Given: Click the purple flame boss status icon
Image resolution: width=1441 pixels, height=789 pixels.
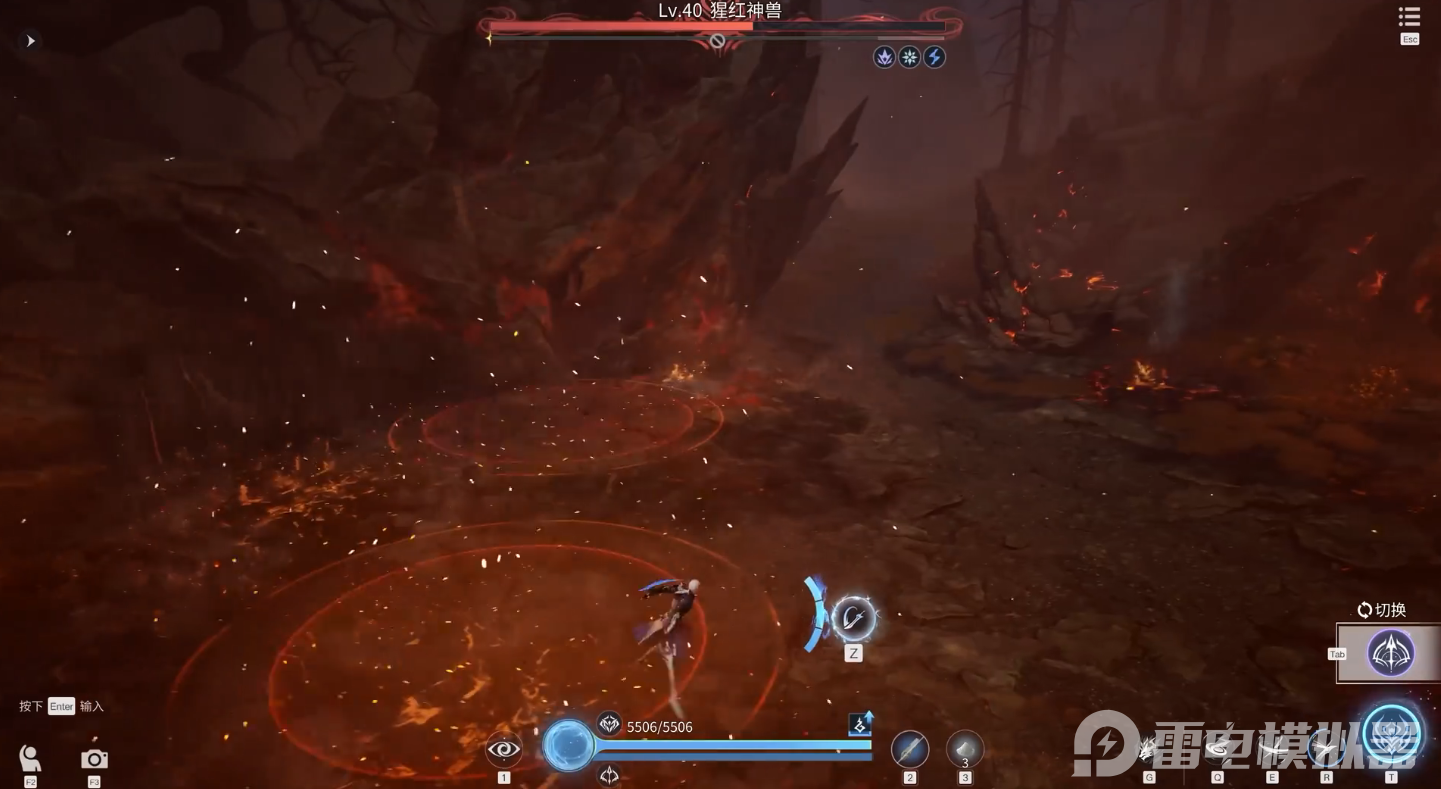Looking at the screenshot, I should click(x=884, y=57).
